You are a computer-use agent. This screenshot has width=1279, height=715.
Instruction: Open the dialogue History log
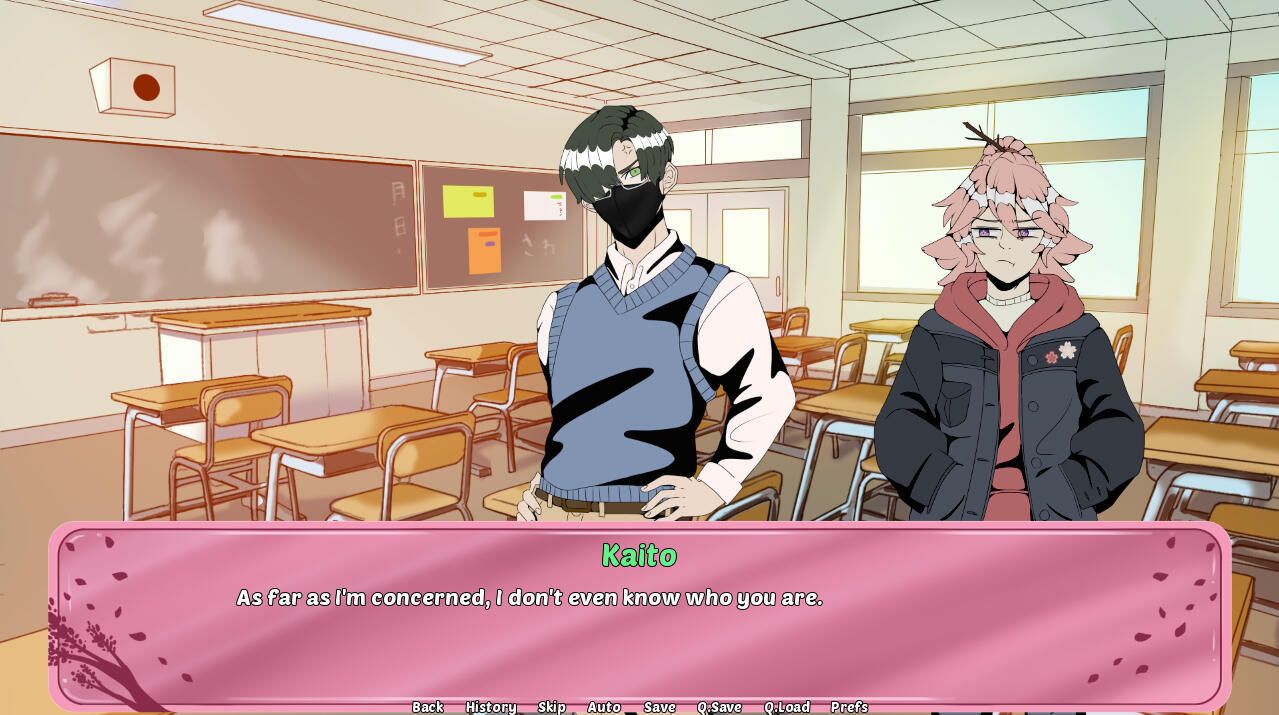490,707
